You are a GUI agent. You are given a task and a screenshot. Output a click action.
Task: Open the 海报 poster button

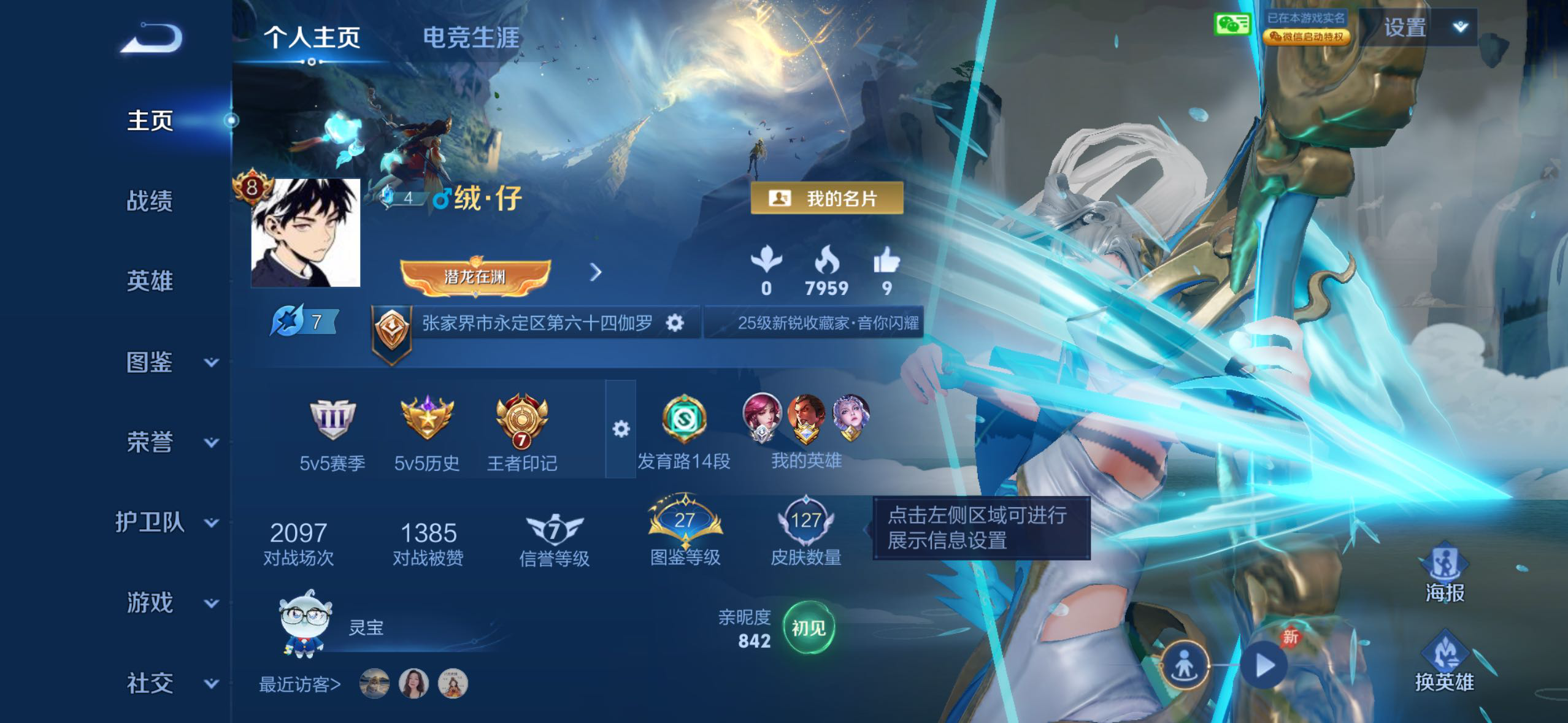[x=1444, y=572]
